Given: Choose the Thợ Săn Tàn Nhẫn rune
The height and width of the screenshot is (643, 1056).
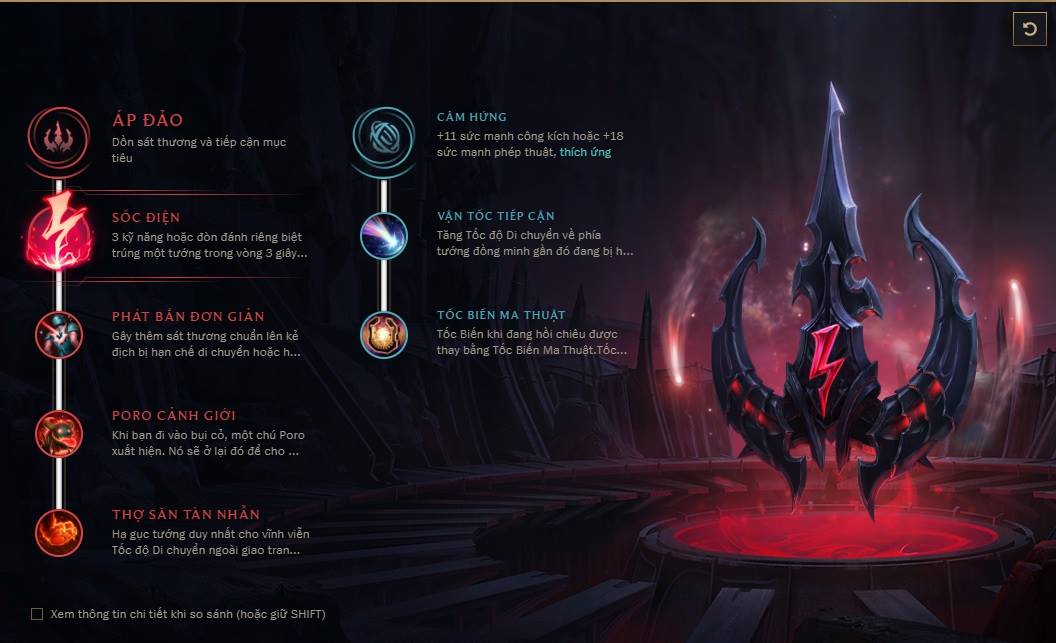Looking at the screenshot, I should (59, 532).
